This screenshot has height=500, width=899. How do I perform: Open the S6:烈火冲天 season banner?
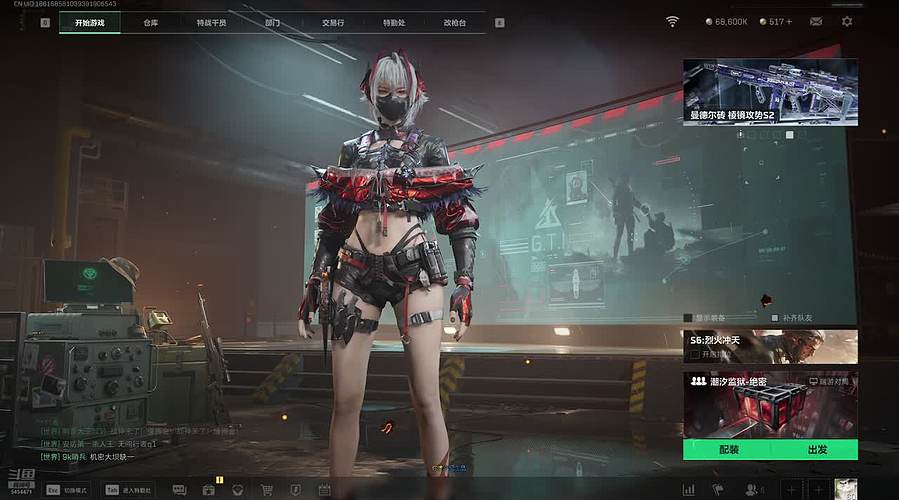tap(770, 346)
